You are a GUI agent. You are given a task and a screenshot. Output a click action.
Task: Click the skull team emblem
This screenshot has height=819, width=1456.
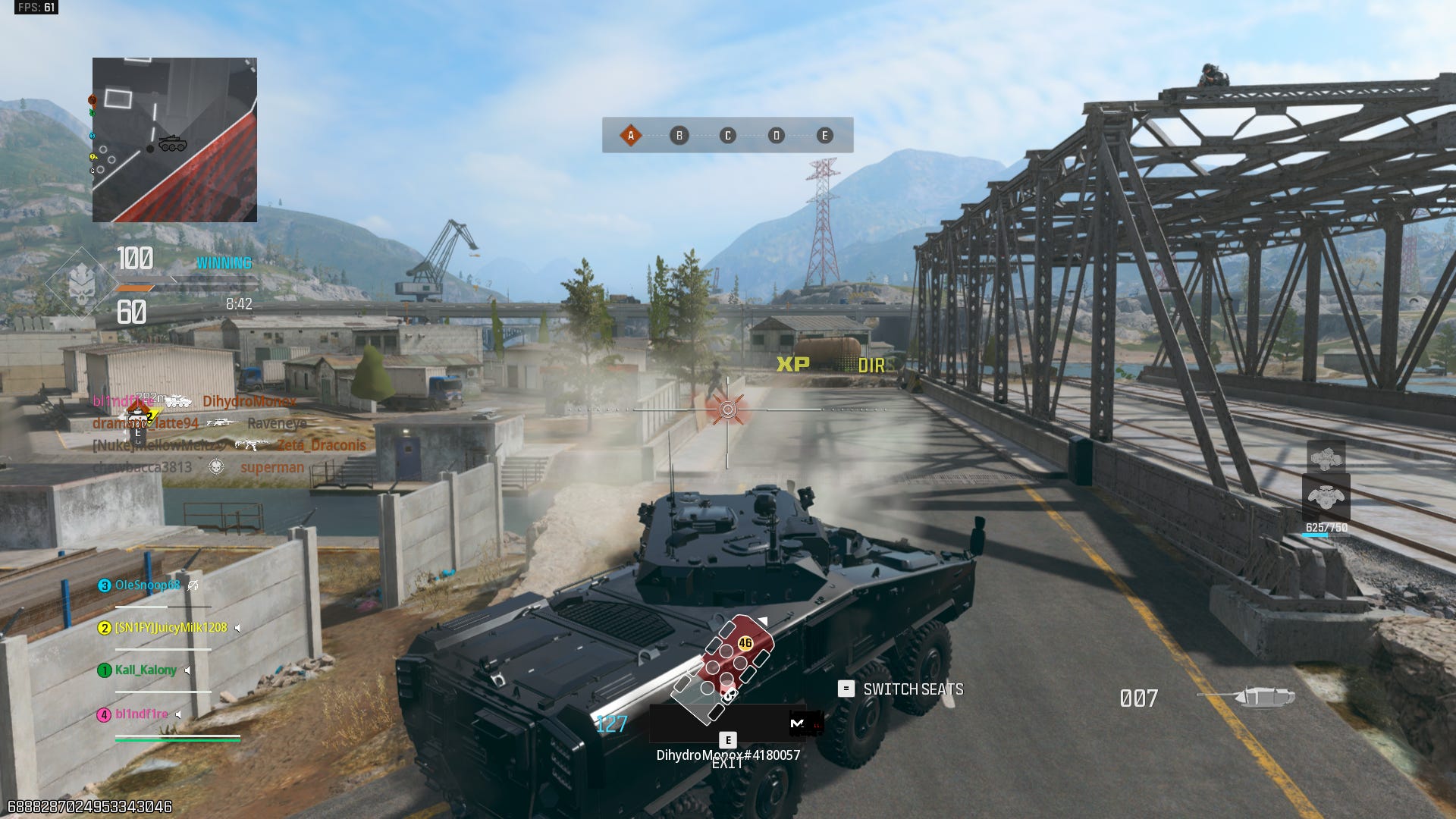point(82,284)
